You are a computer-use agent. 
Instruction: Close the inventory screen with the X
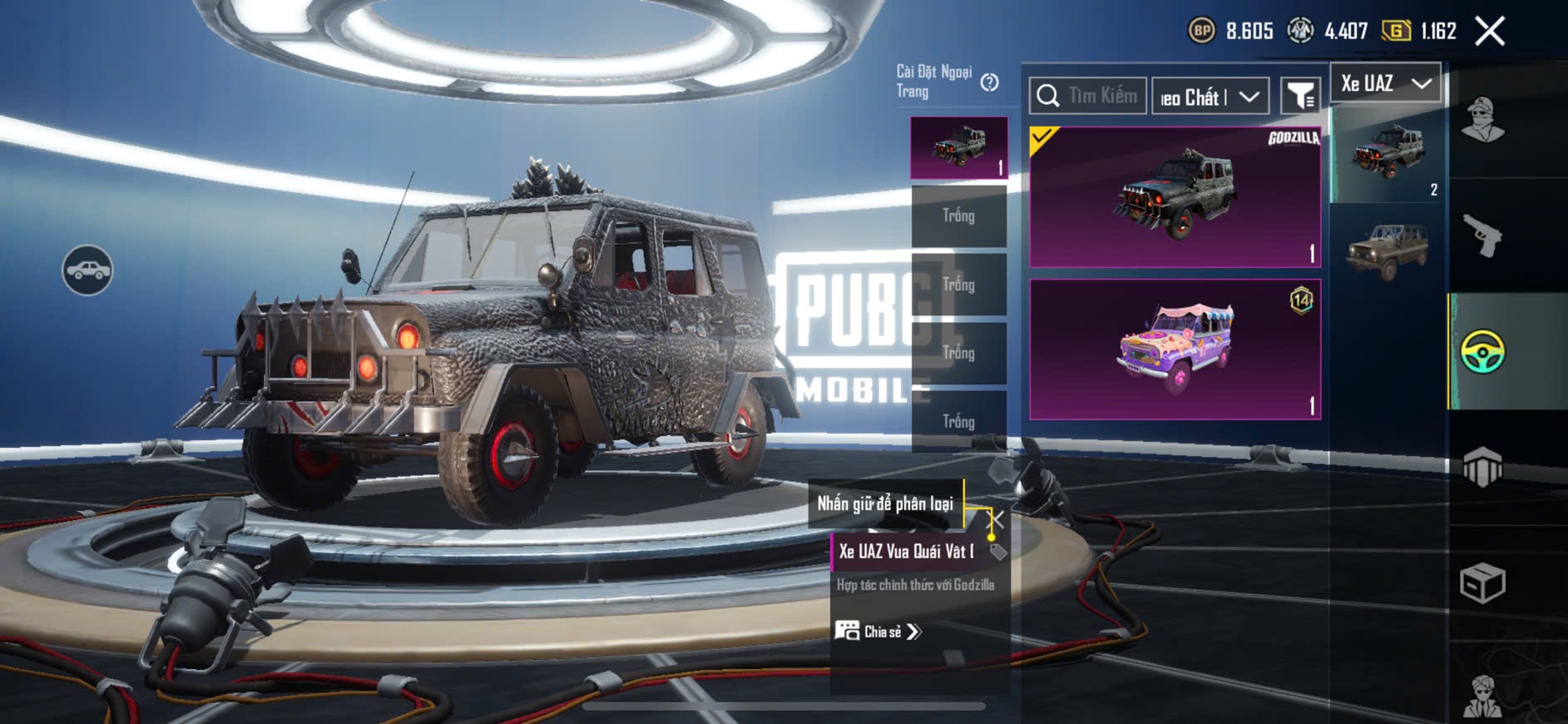[1489, 32]
